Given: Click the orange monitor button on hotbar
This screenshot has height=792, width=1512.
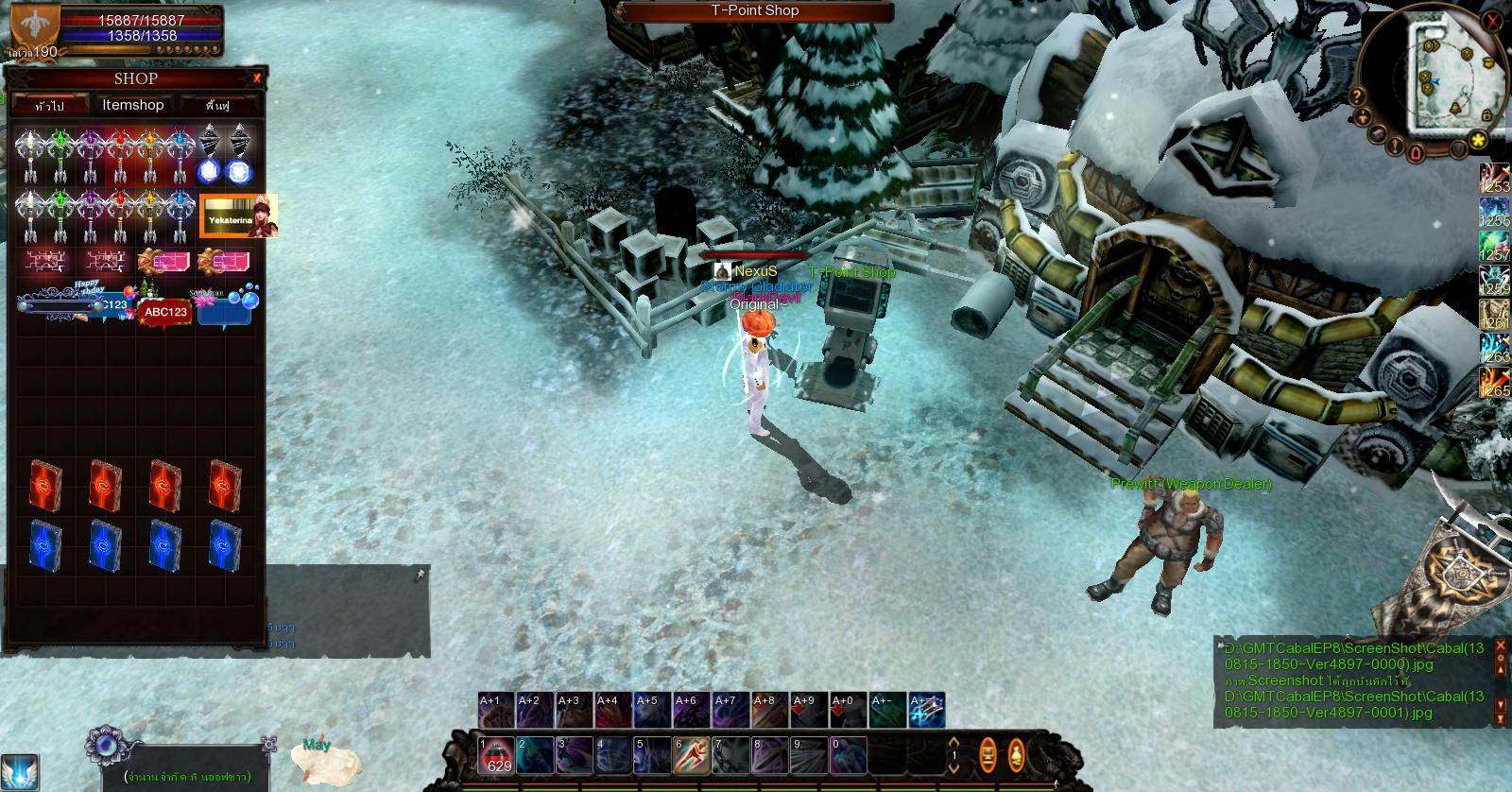Looking at the screenshot, I should [988, 755].
